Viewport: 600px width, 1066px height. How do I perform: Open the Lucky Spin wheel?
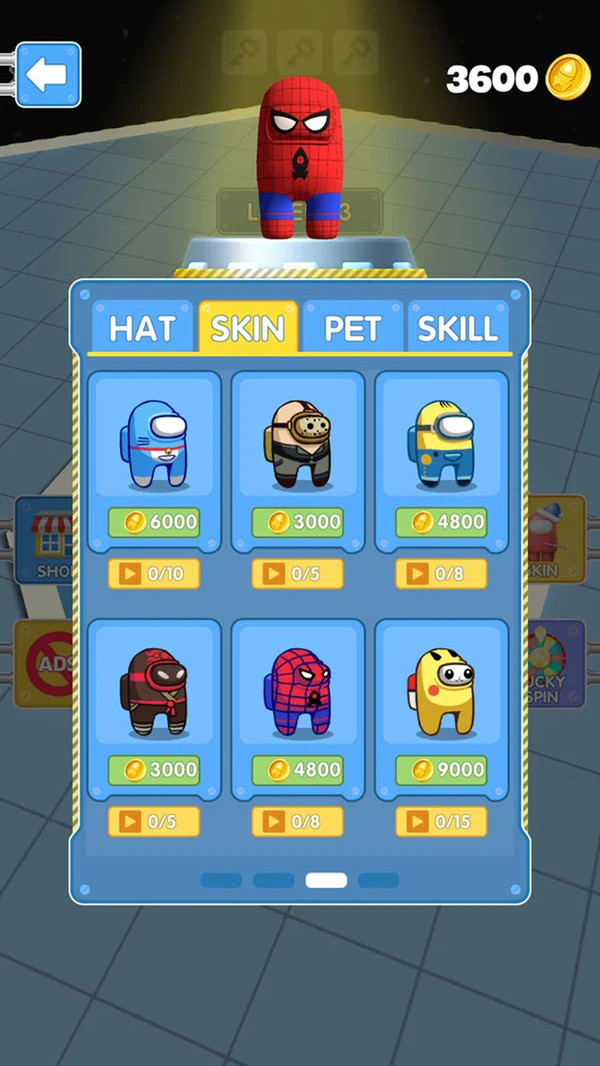tap(556, 665)
